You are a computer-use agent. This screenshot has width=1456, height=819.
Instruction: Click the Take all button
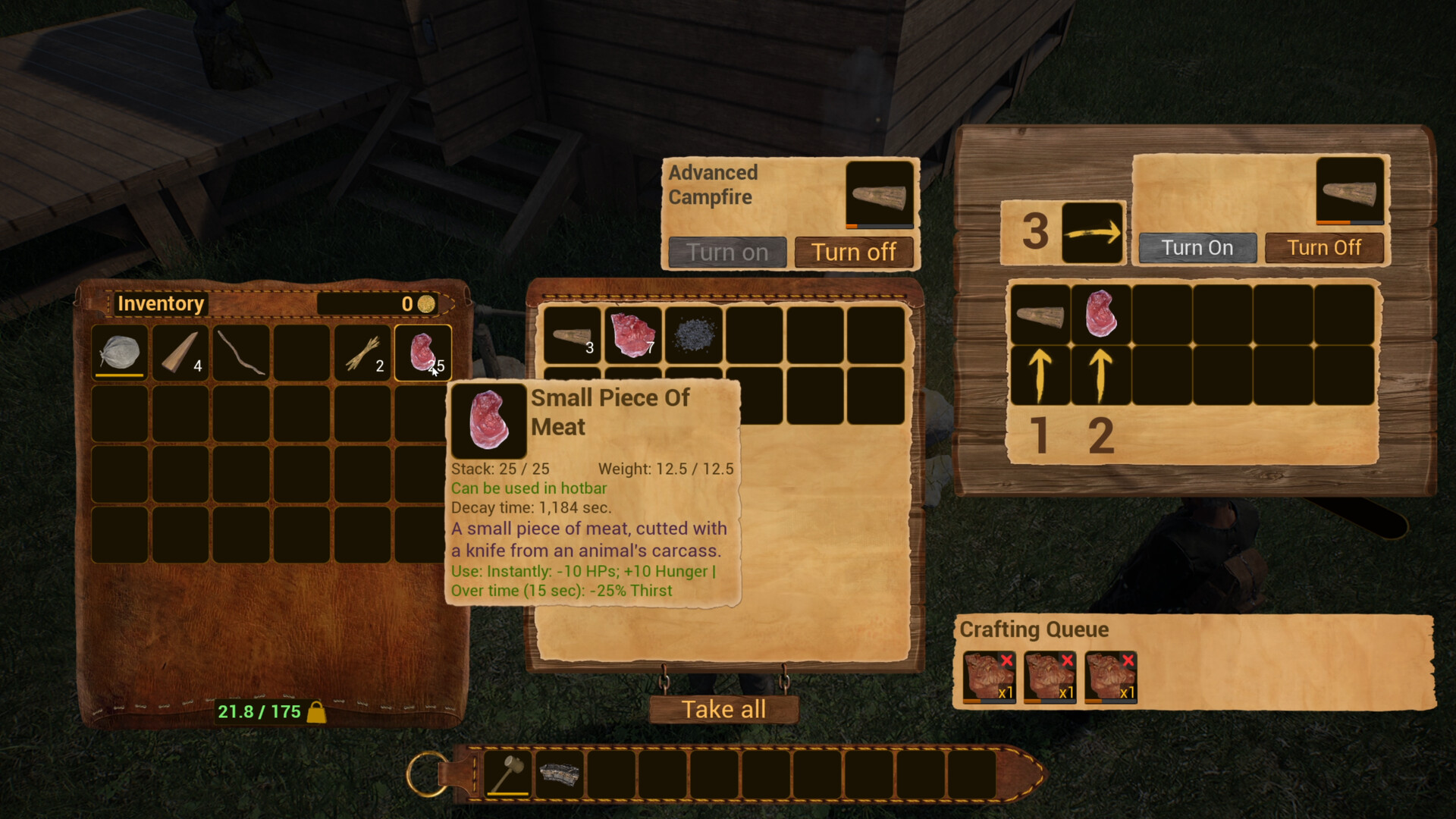point(723,709)
